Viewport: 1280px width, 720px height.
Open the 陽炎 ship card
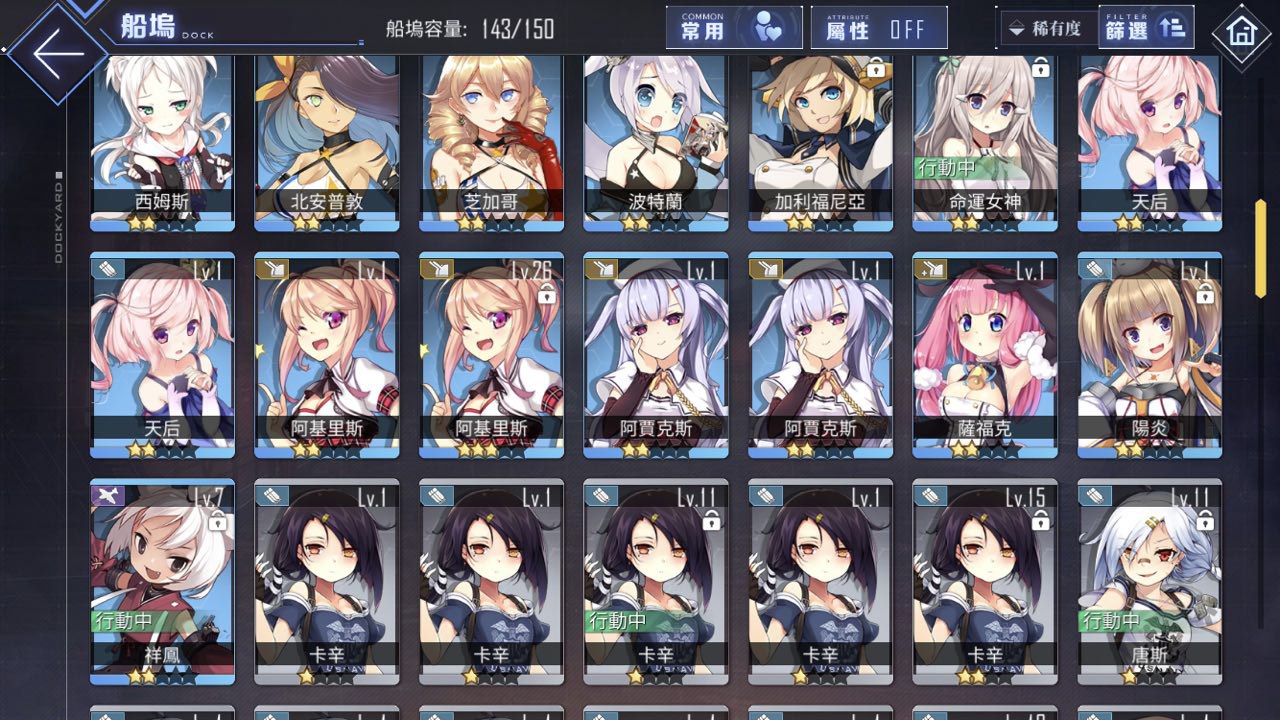pos(1149,355)
